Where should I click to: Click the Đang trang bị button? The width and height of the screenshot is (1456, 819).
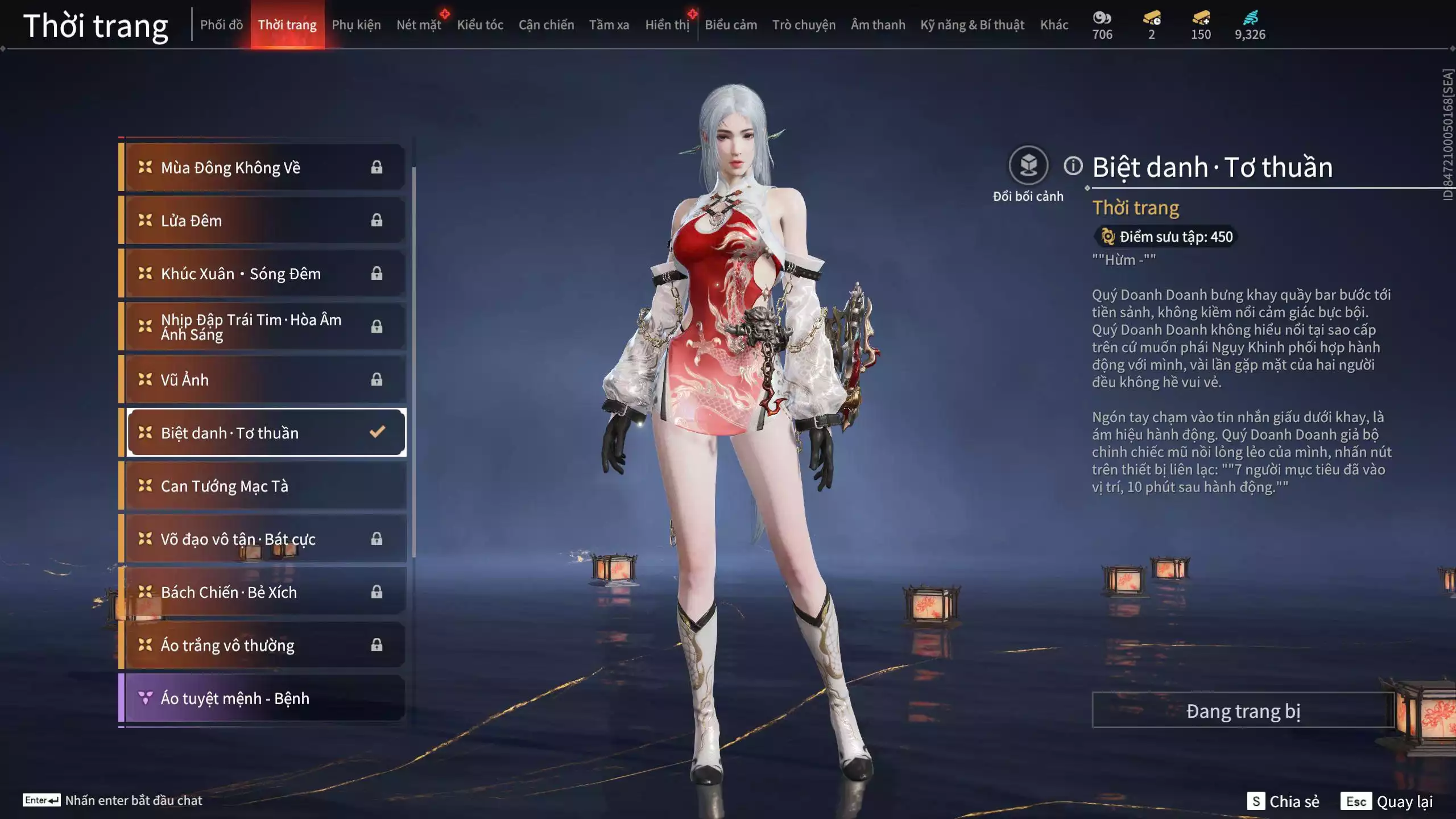[1243, 711]
